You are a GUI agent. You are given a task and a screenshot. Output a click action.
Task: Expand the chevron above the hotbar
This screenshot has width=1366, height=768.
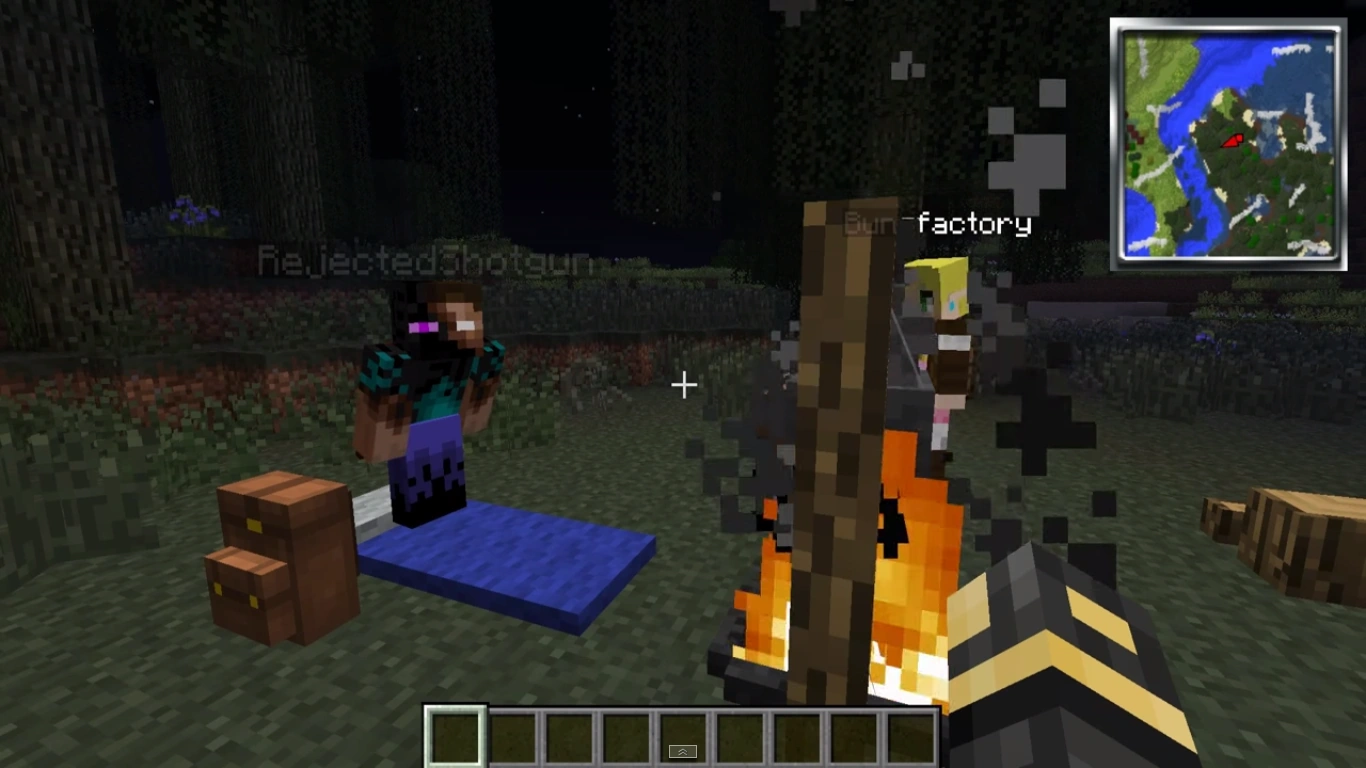tap(683, 750)
